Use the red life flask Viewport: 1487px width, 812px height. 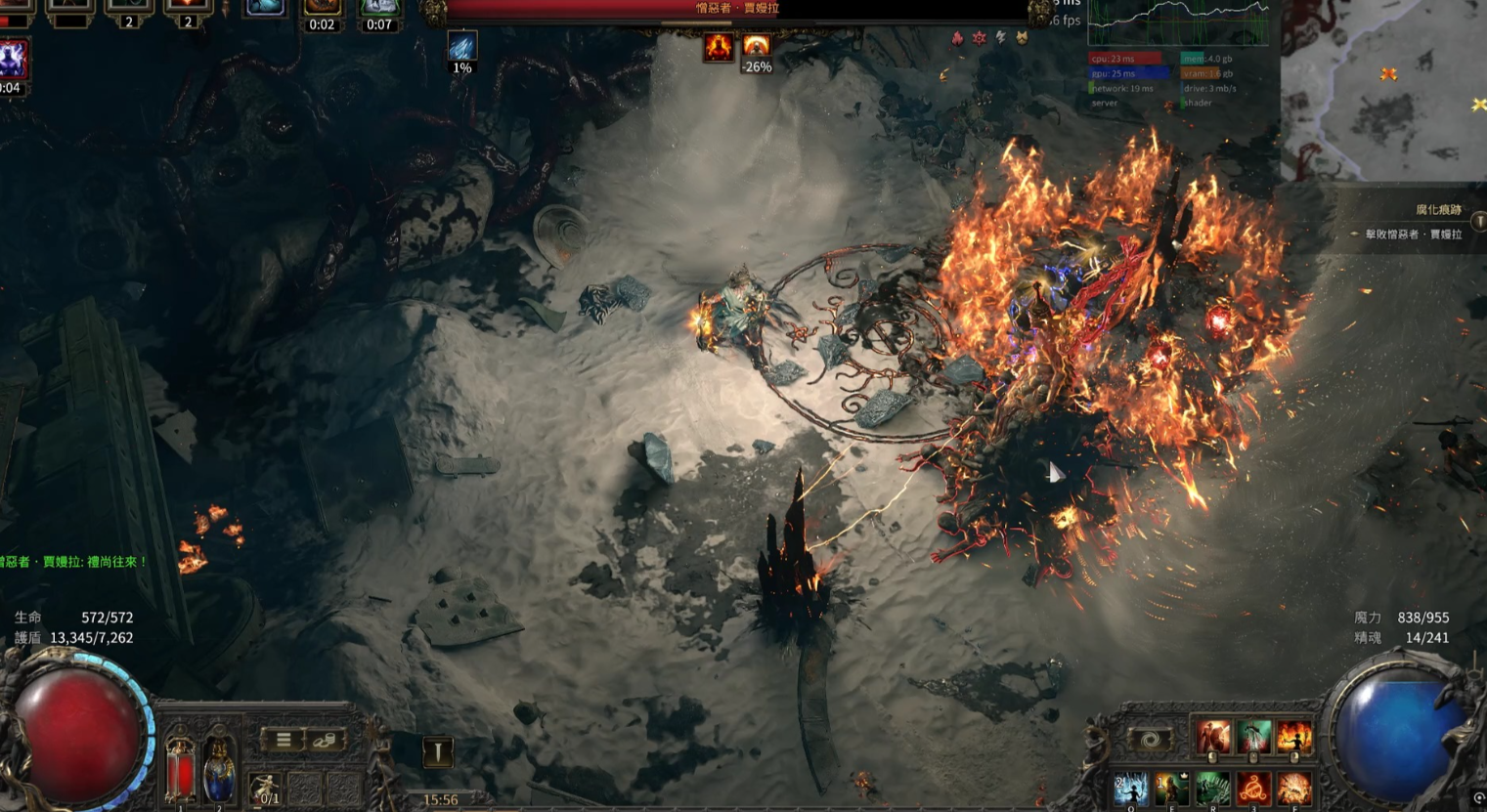[180, 771]
